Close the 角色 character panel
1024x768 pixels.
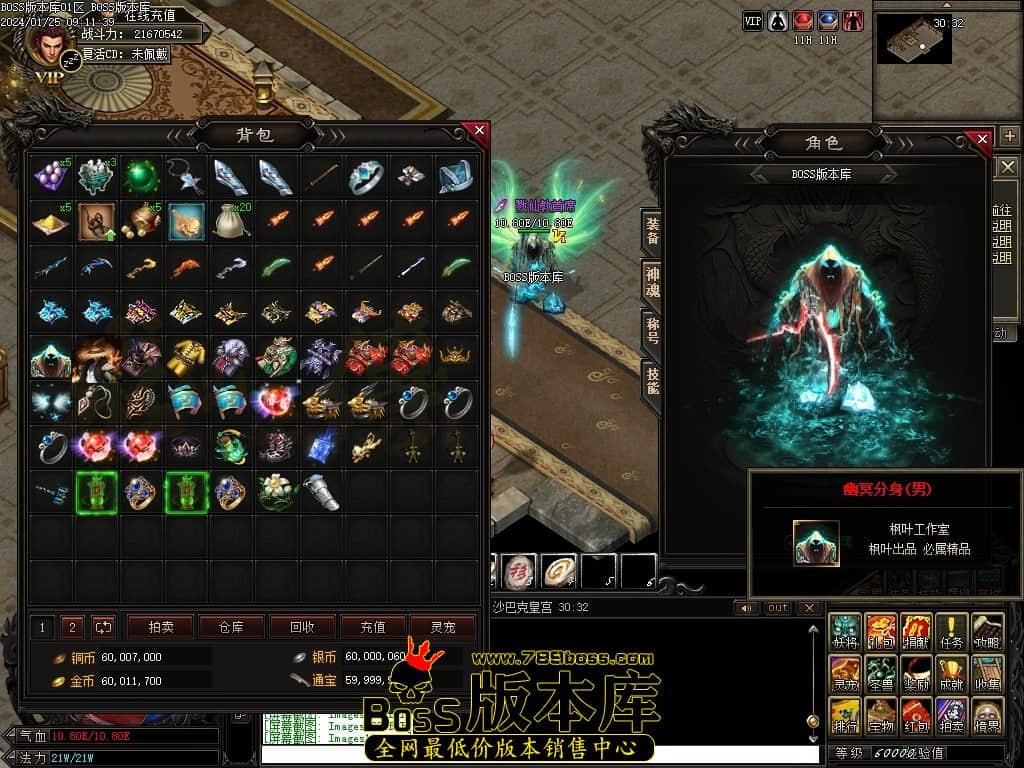[982, 138]
